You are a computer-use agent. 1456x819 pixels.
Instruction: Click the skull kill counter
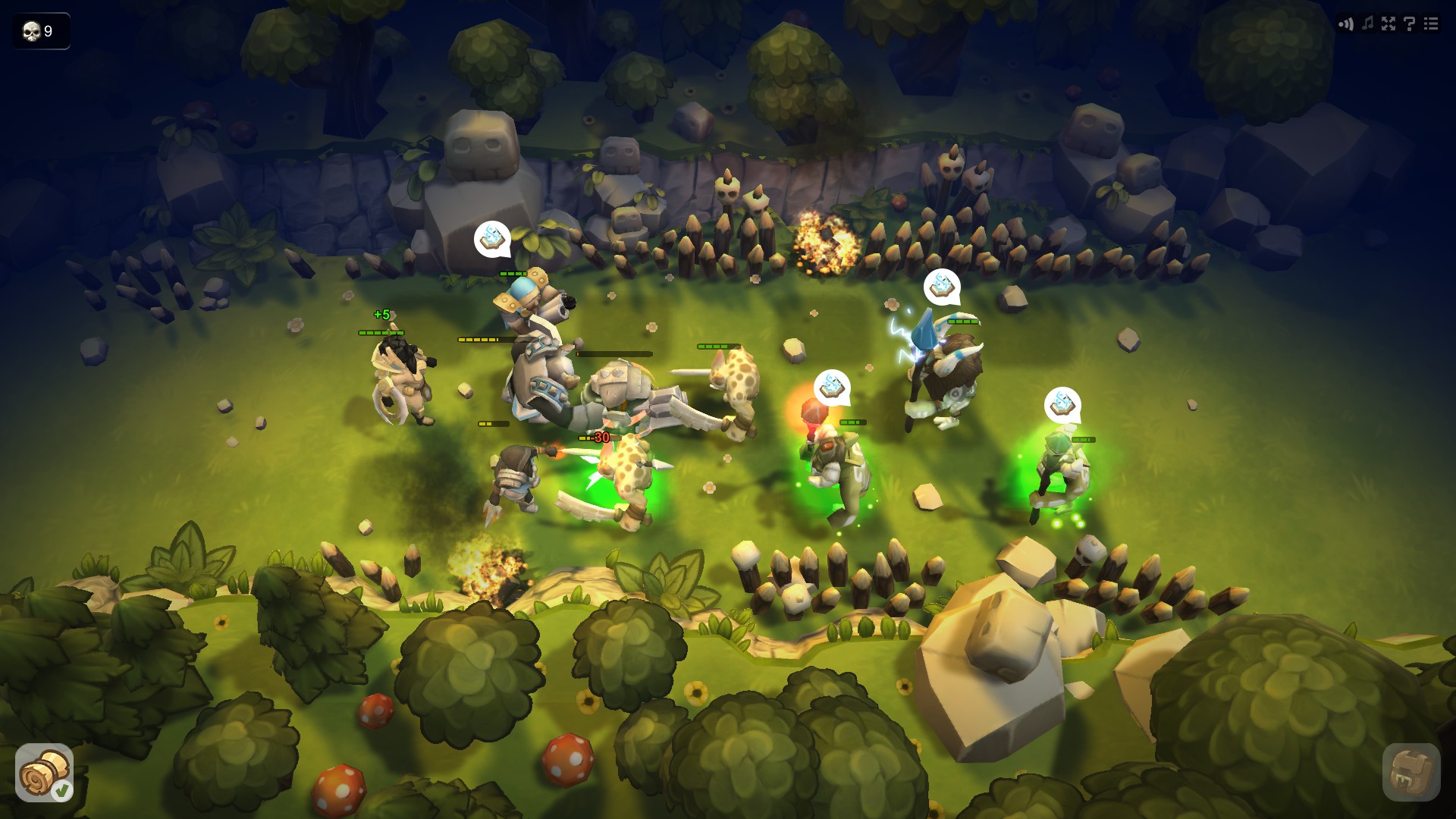40,32
